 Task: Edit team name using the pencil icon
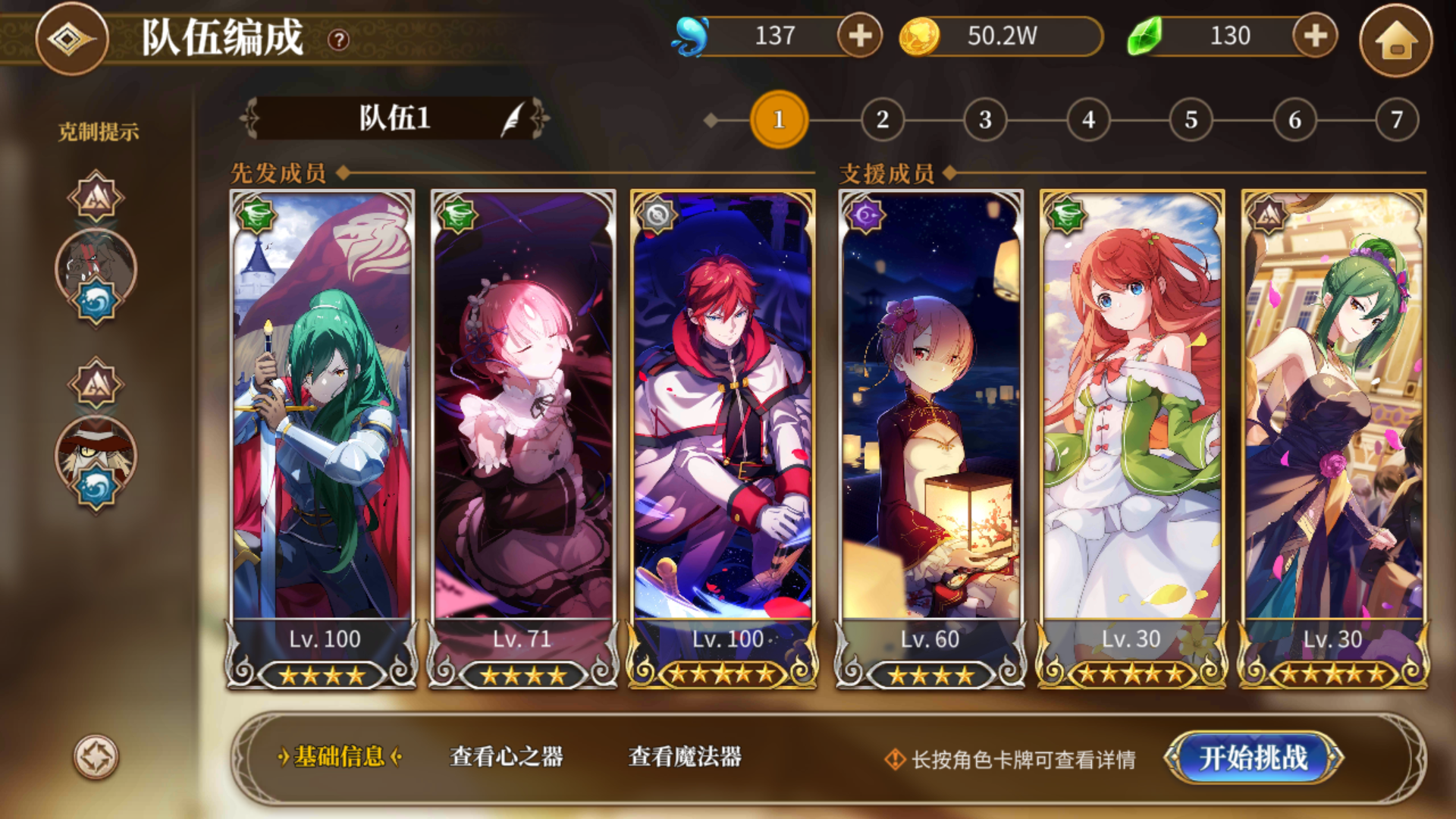[513, 119]
